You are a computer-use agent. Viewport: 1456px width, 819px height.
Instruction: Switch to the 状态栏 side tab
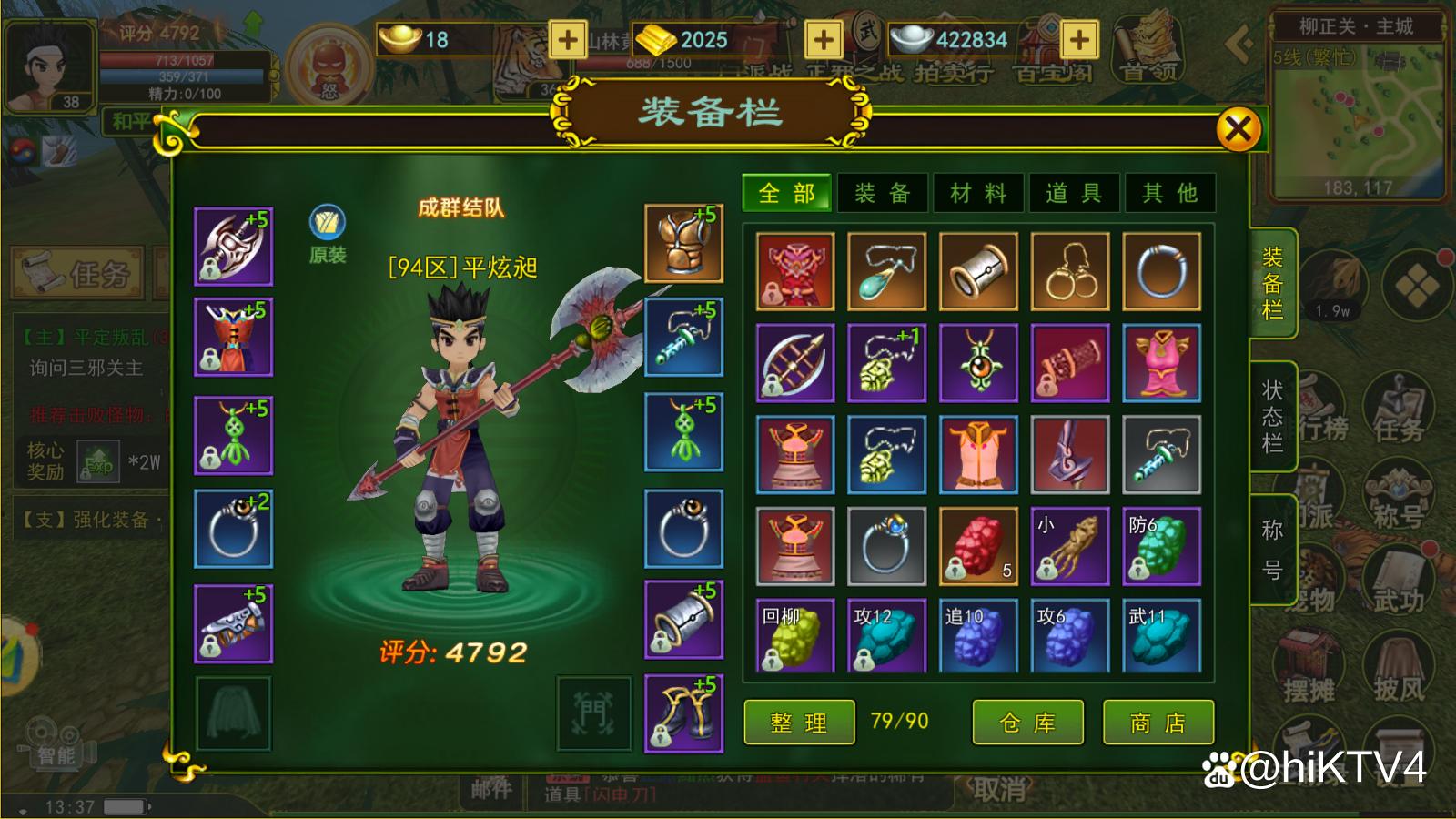[x=1272, y=416]
